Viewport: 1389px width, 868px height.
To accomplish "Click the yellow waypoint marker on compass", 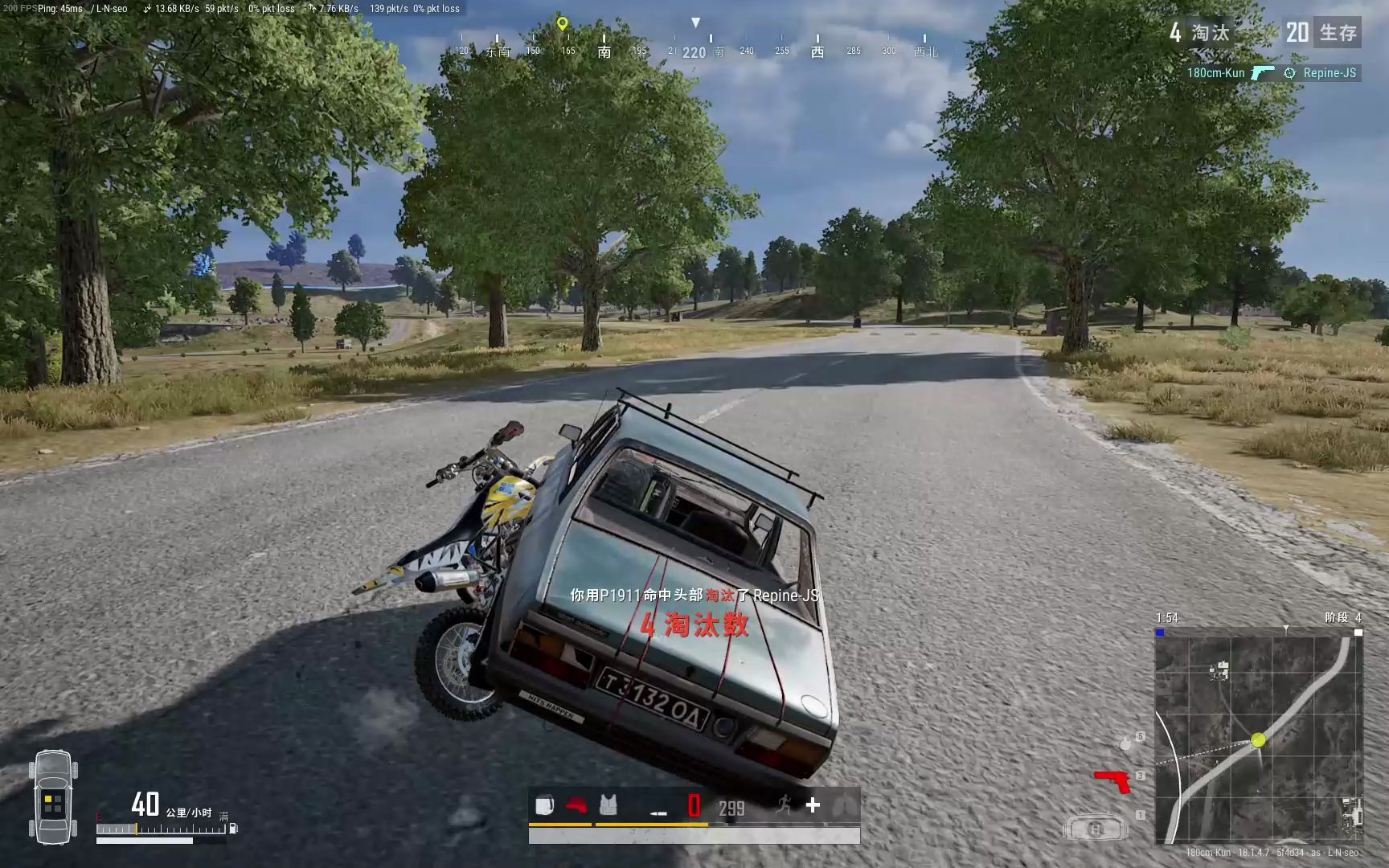I will (563, 23).
